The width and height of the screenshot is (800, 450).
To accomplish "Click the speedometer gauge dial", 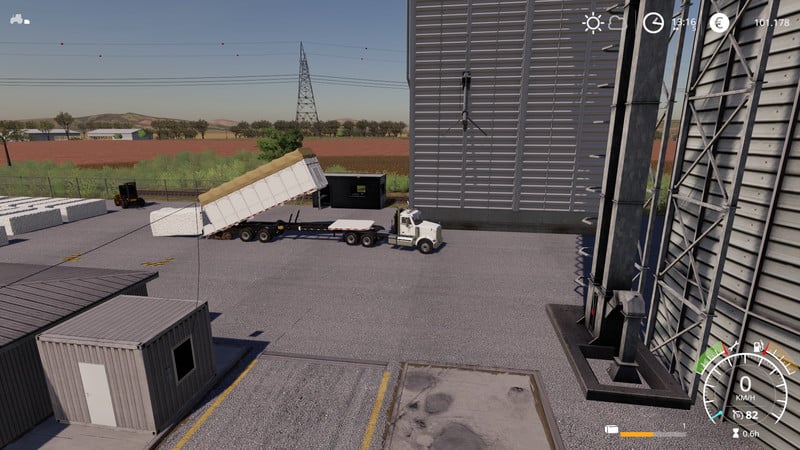I will coord(745,388).
